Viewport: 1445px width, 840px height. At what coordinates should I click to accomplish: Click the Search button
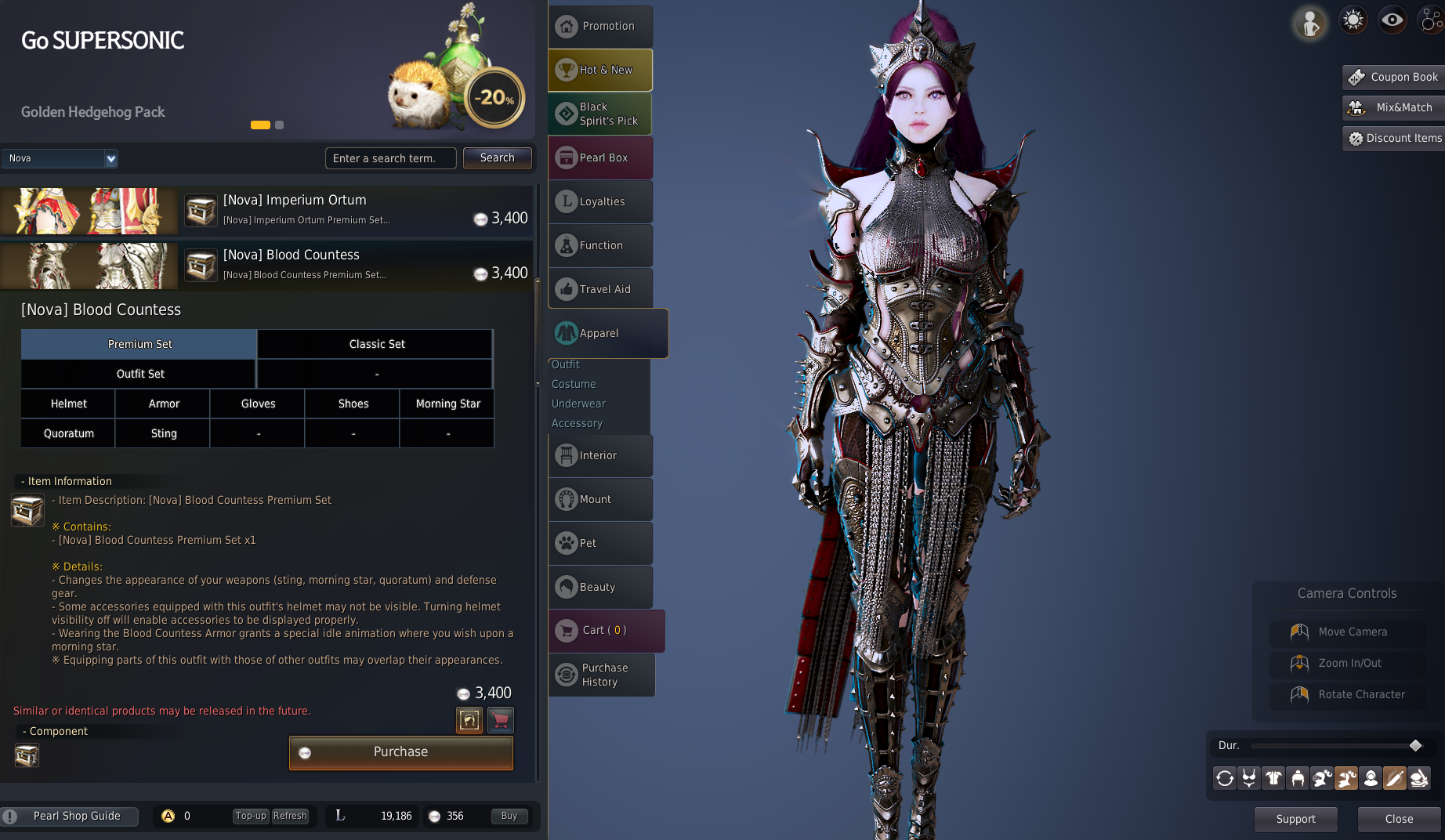point(497,157)
